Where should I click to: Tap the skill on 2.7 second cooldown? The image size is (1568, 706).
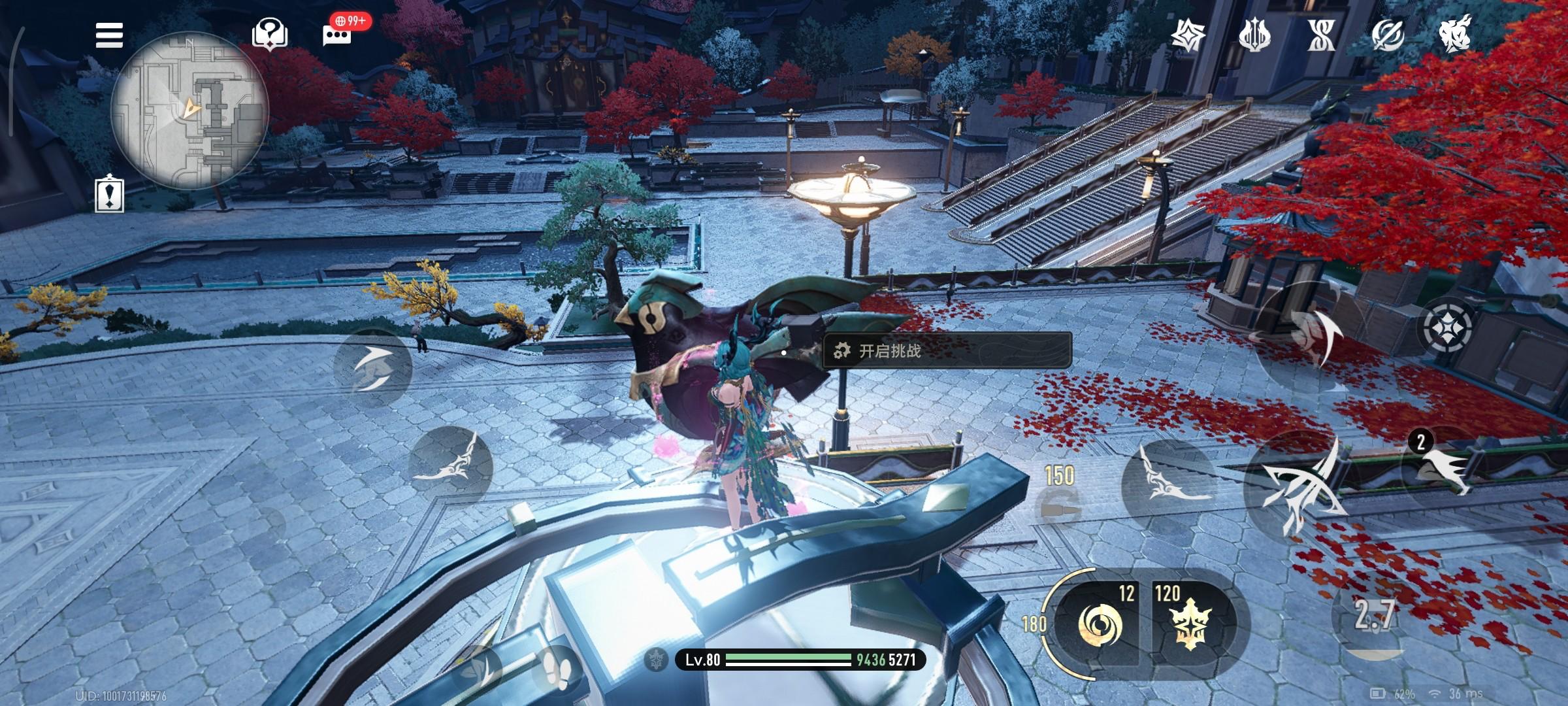click(1374, 615)
